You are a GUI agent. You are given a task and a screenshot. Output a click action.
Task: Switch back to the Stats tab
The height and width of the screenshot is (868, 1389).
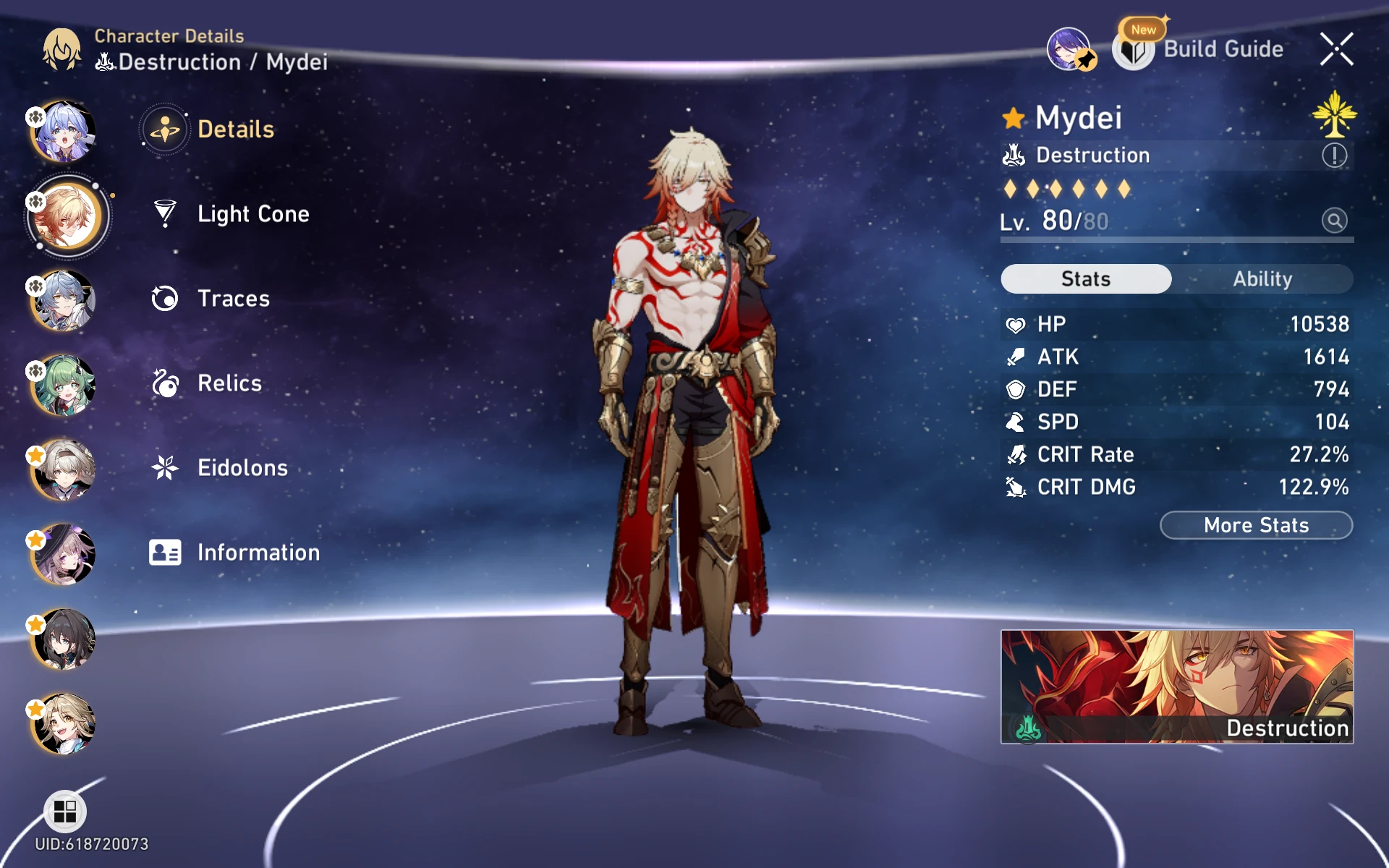pos(1085,279)
